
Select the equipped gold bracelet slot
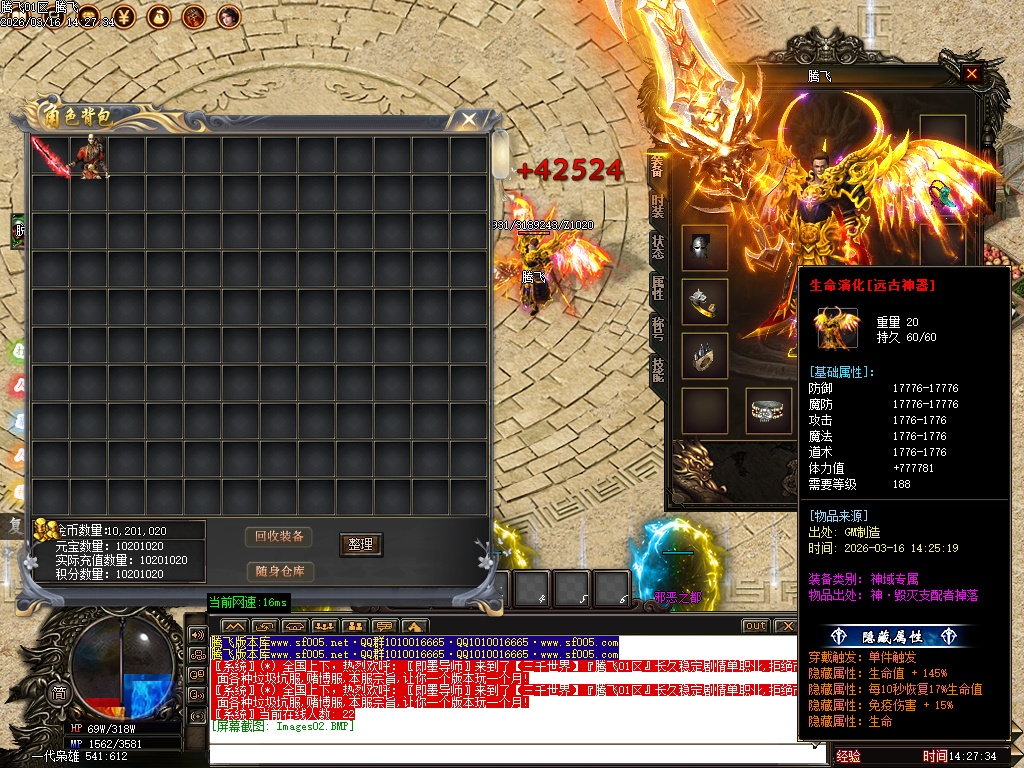704,301
